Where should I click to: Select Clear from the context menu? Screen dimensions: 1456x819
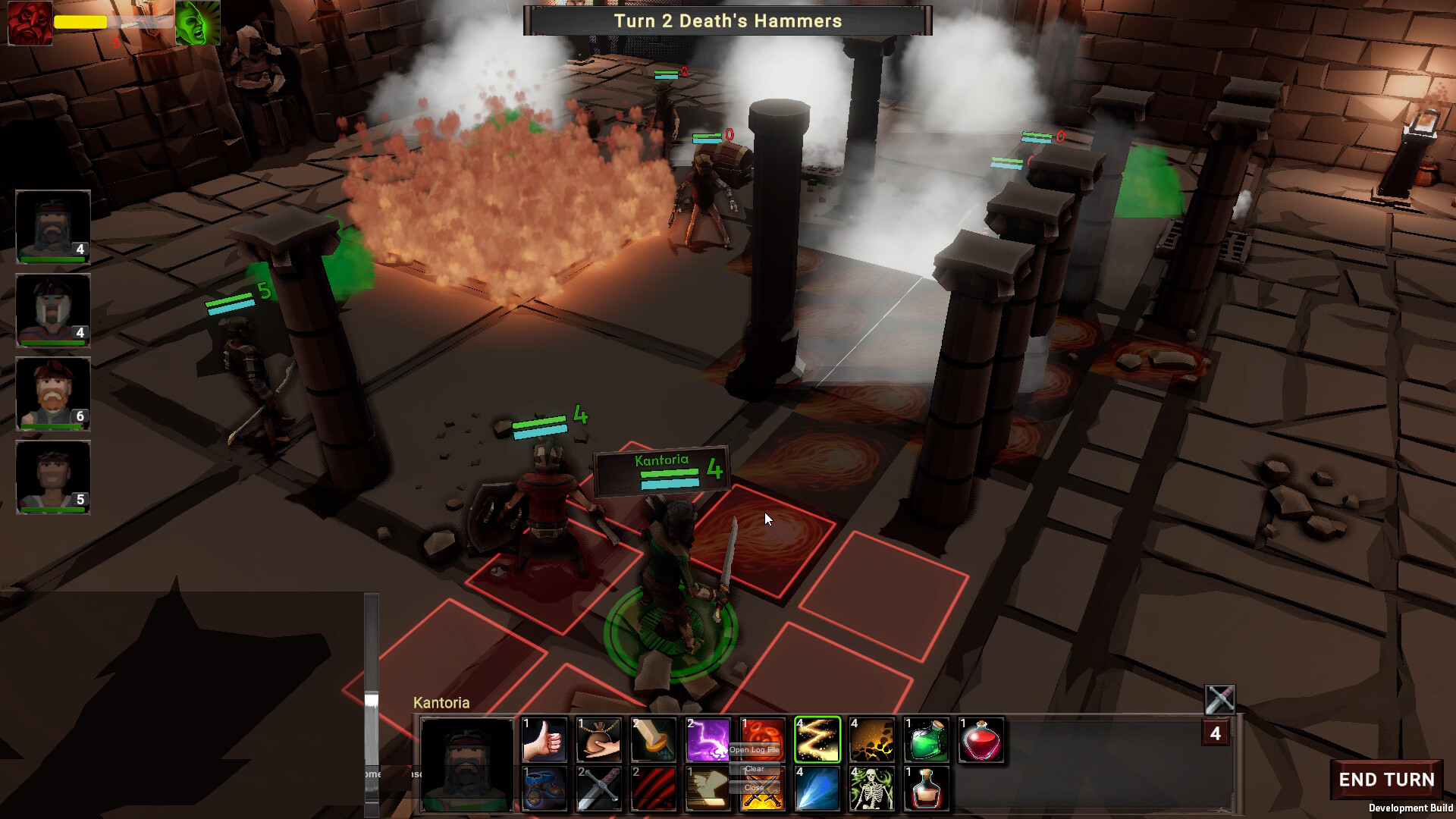point(755,768)
